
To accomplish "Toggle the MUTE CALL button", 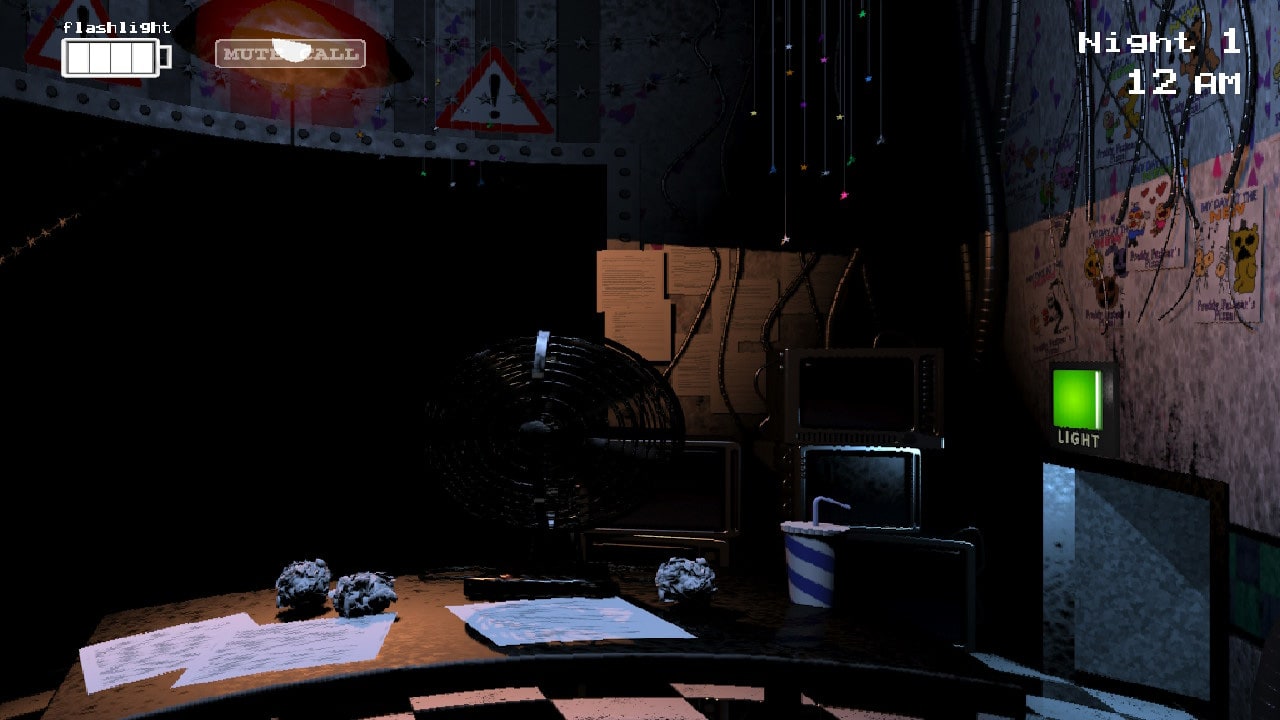I will click(x=290, y=52).
